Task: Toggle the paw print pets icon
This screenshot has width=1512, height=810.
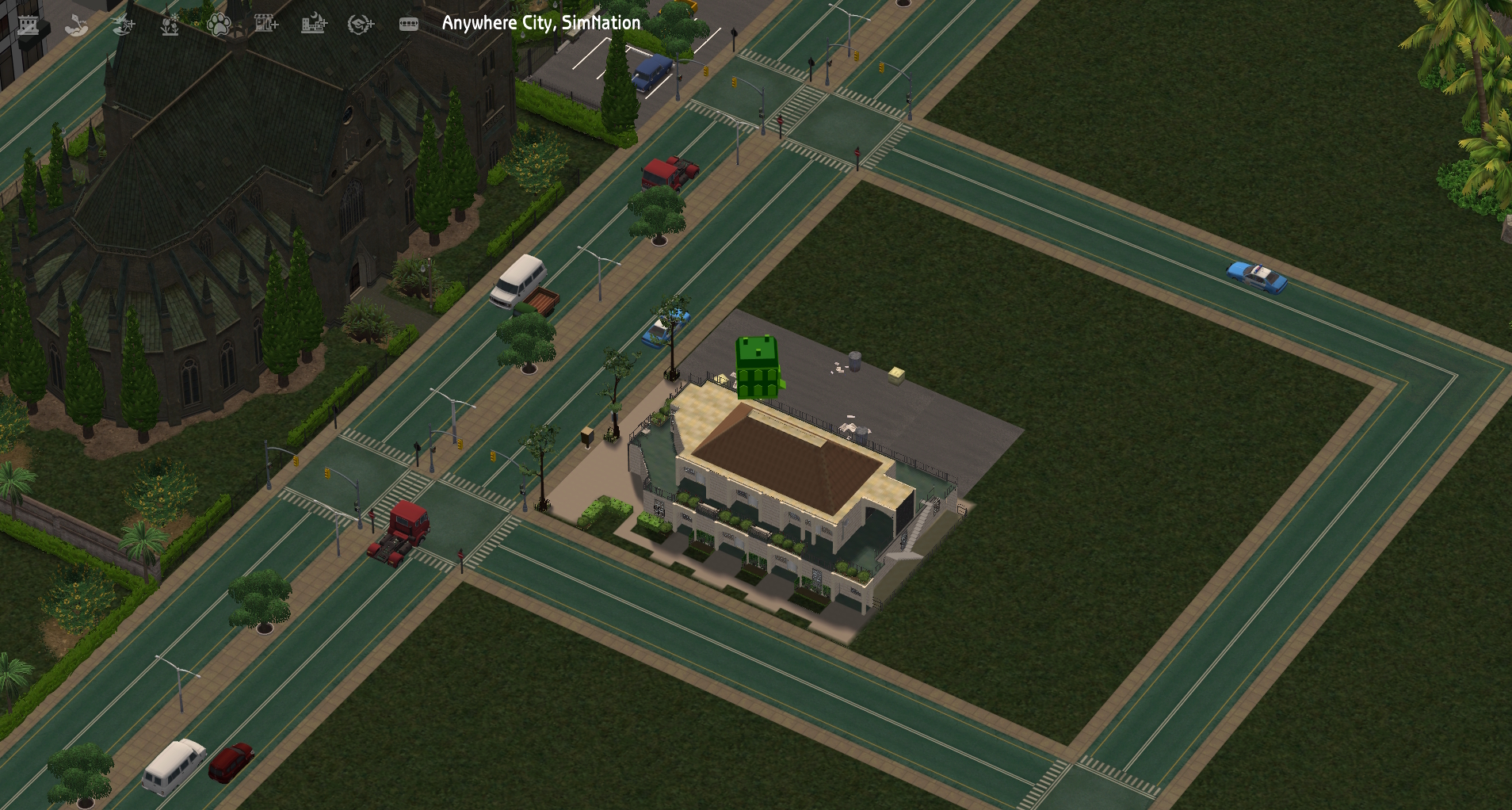Action: point(219,25)
